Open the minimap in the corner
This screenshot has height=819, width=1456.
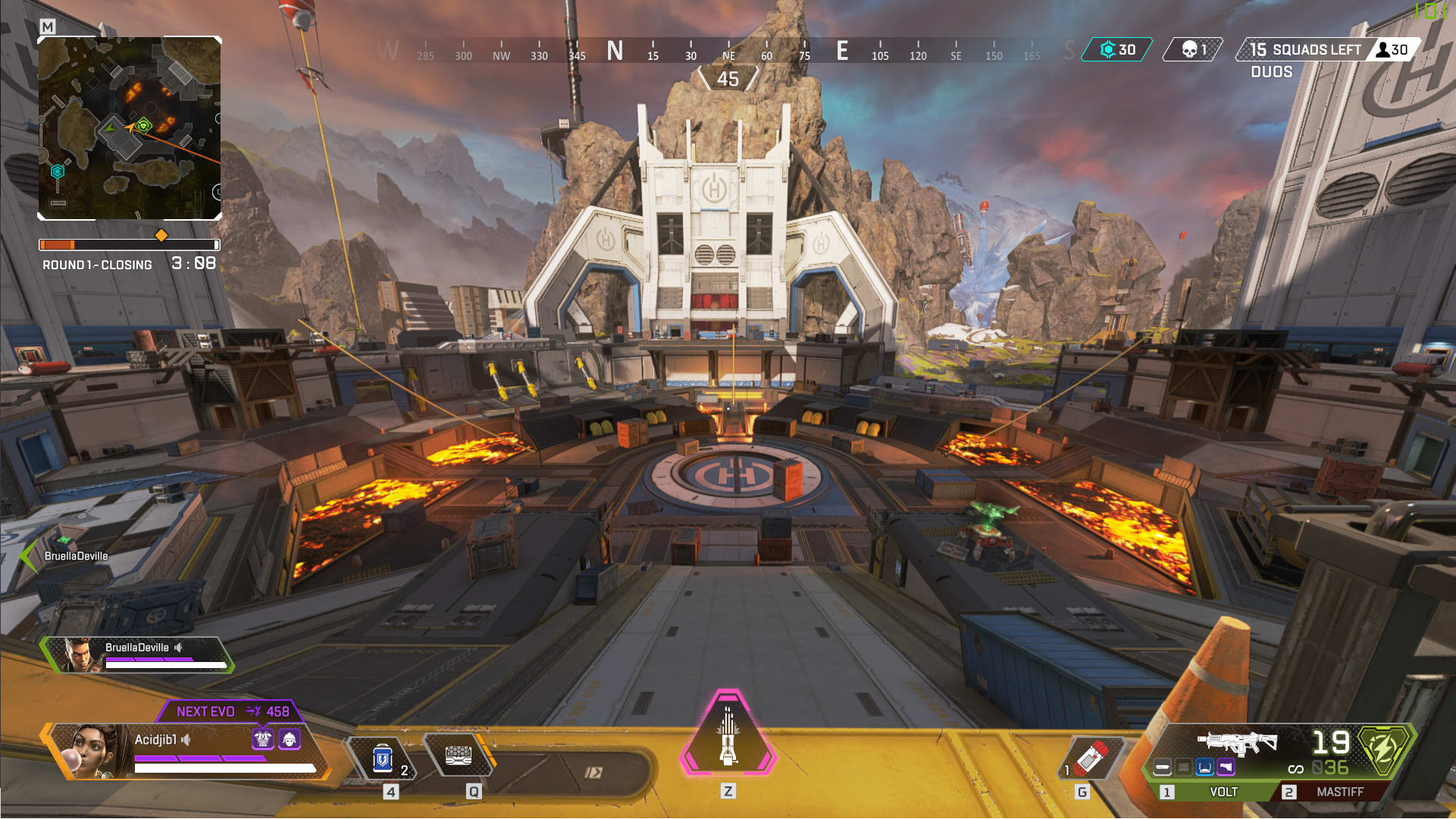[x=130, y=127]
